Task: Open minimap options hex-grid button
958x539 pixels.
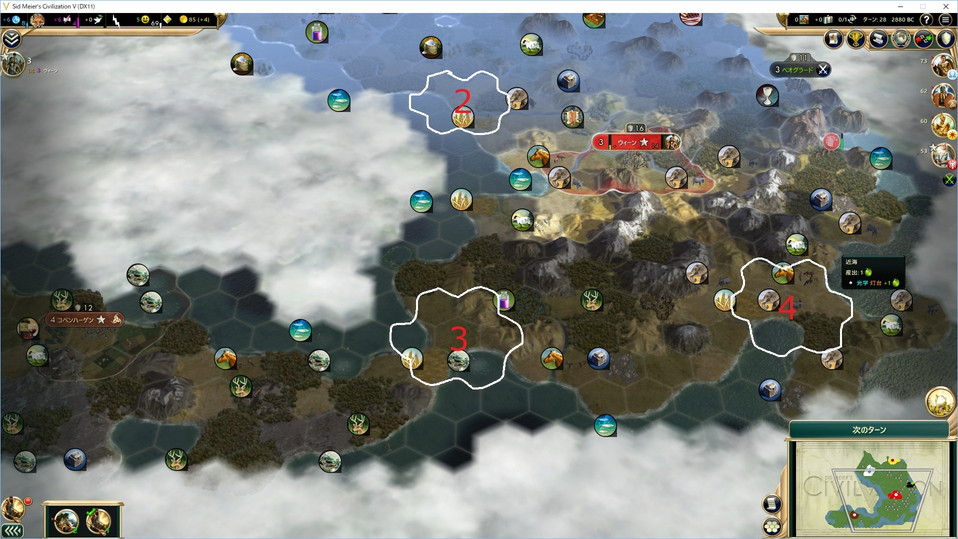Action: point(773,526)
